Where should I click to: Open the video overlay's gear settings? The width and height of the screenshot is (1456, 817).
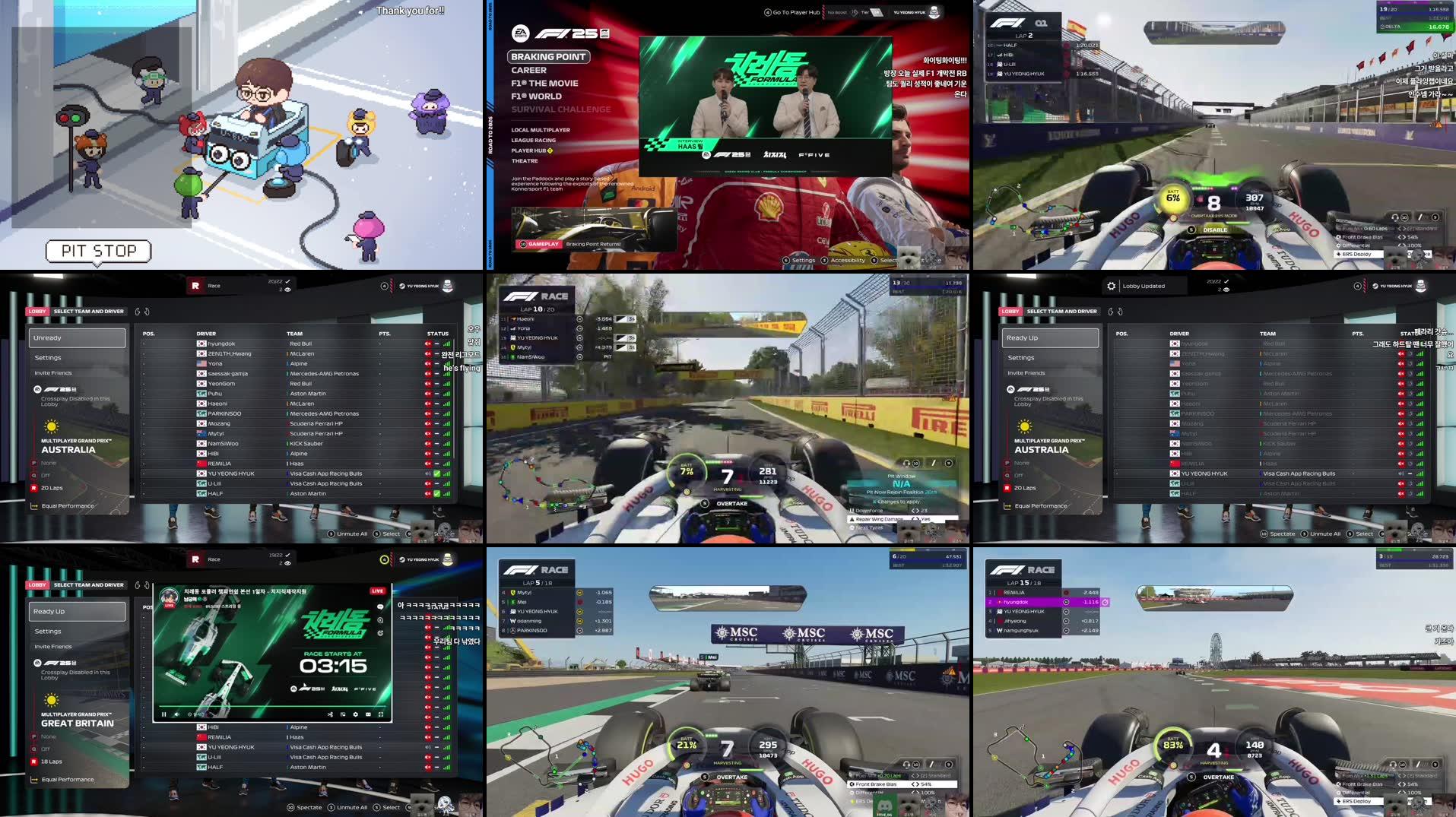(x=355, y=714)
